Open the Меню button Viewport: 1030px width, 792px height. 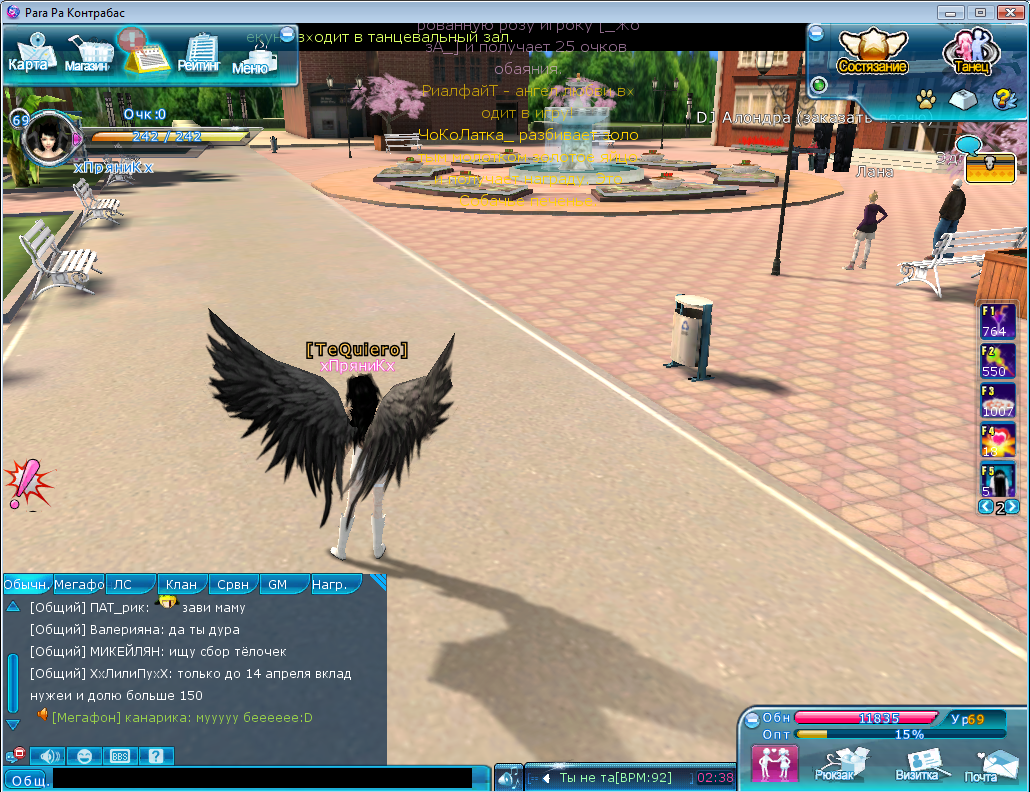tap(252, 56)
